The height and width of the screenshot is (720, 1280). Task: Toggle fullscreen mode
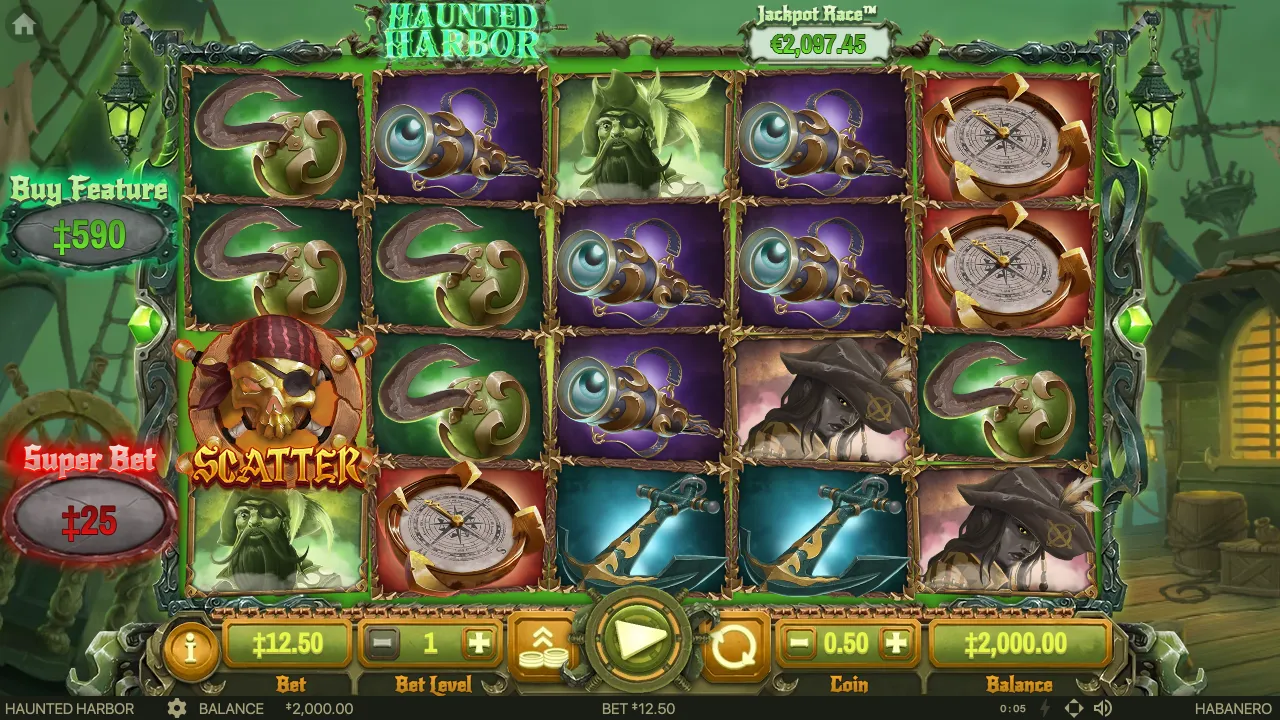tap(1075, 709)
